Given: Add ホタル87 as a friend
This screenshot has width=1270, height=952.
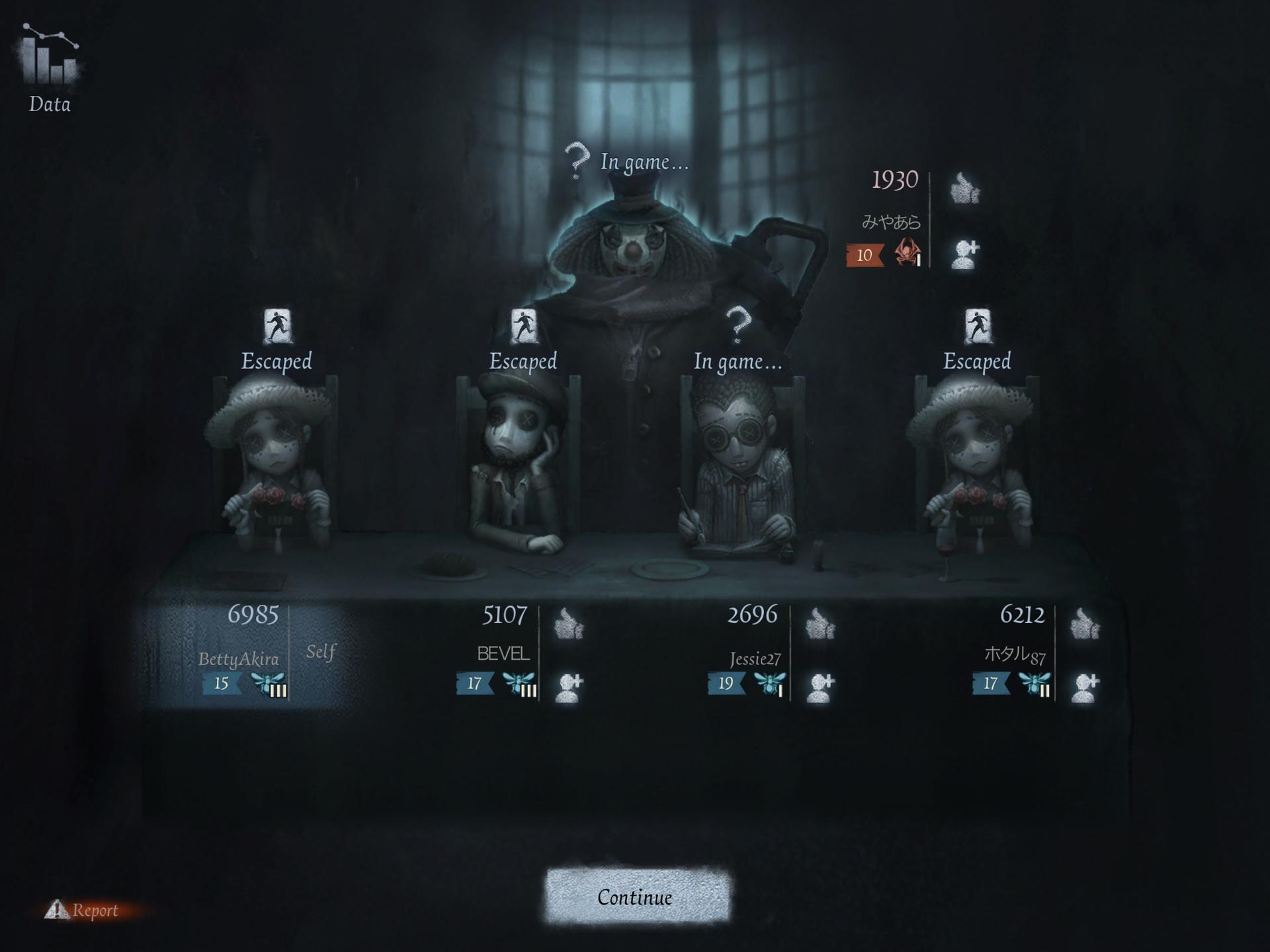Looking at the screenshot, I should [1085, 687].
